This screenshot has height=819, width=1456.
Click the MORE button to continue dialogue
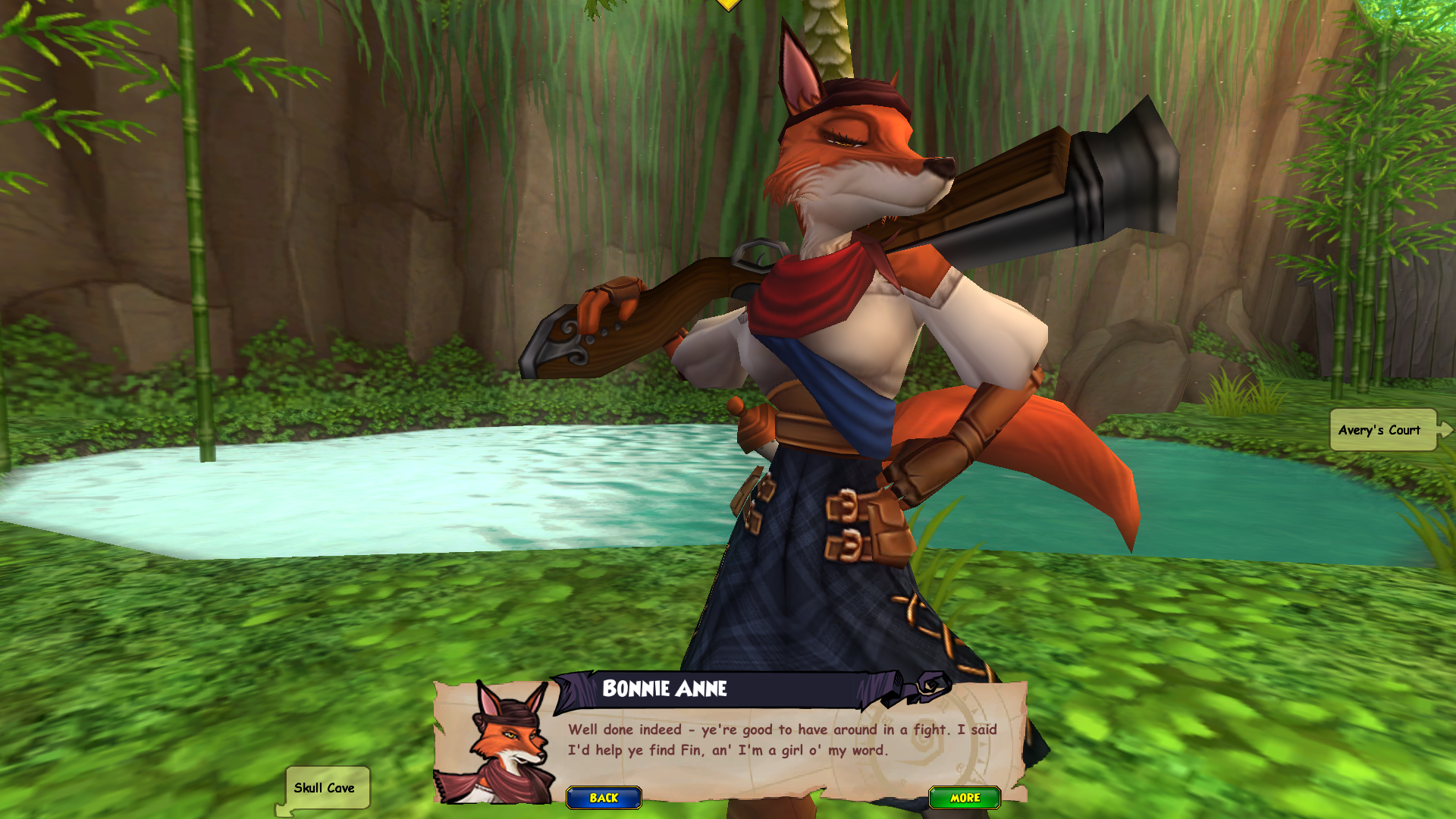(x=965, y=798)
